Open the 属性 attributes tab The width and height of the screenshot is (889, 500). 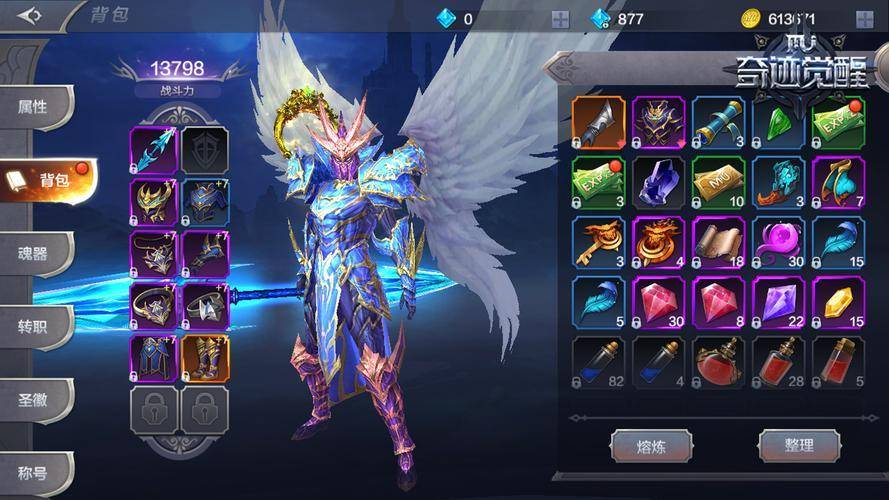(33, 107)
